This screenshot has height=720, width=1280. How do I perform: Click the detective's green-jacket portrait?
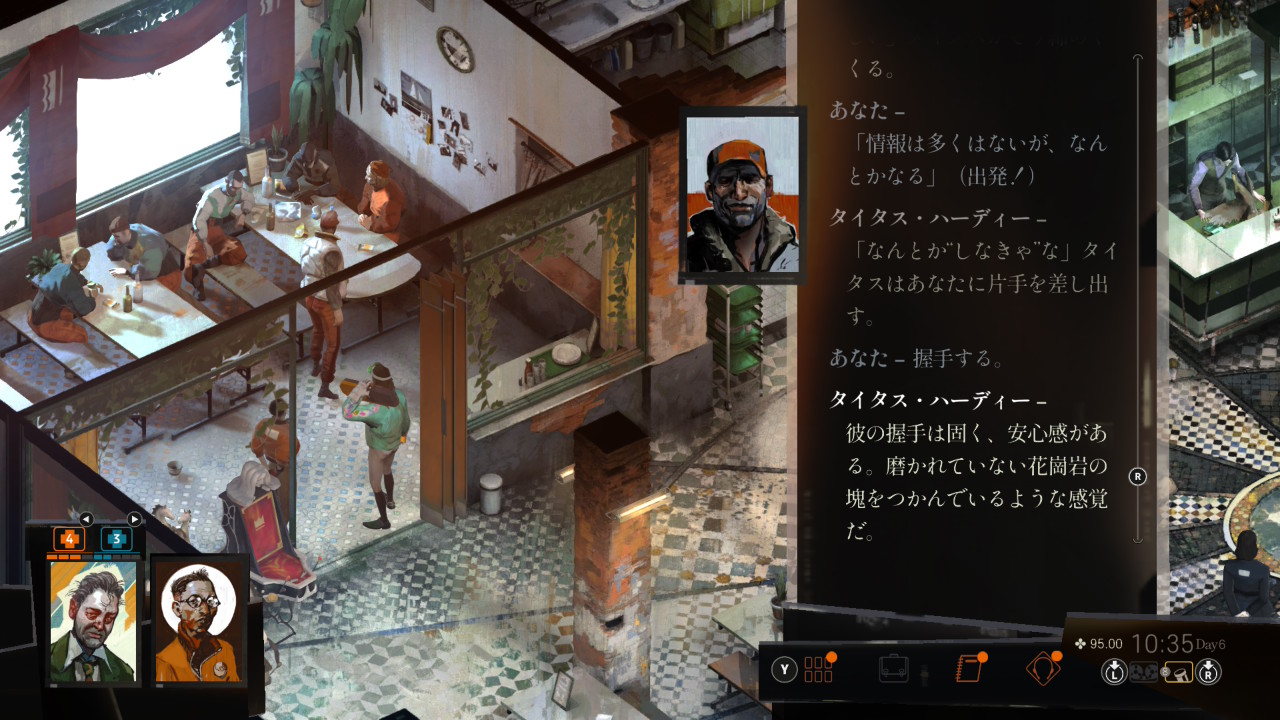[x=93, y=621]
